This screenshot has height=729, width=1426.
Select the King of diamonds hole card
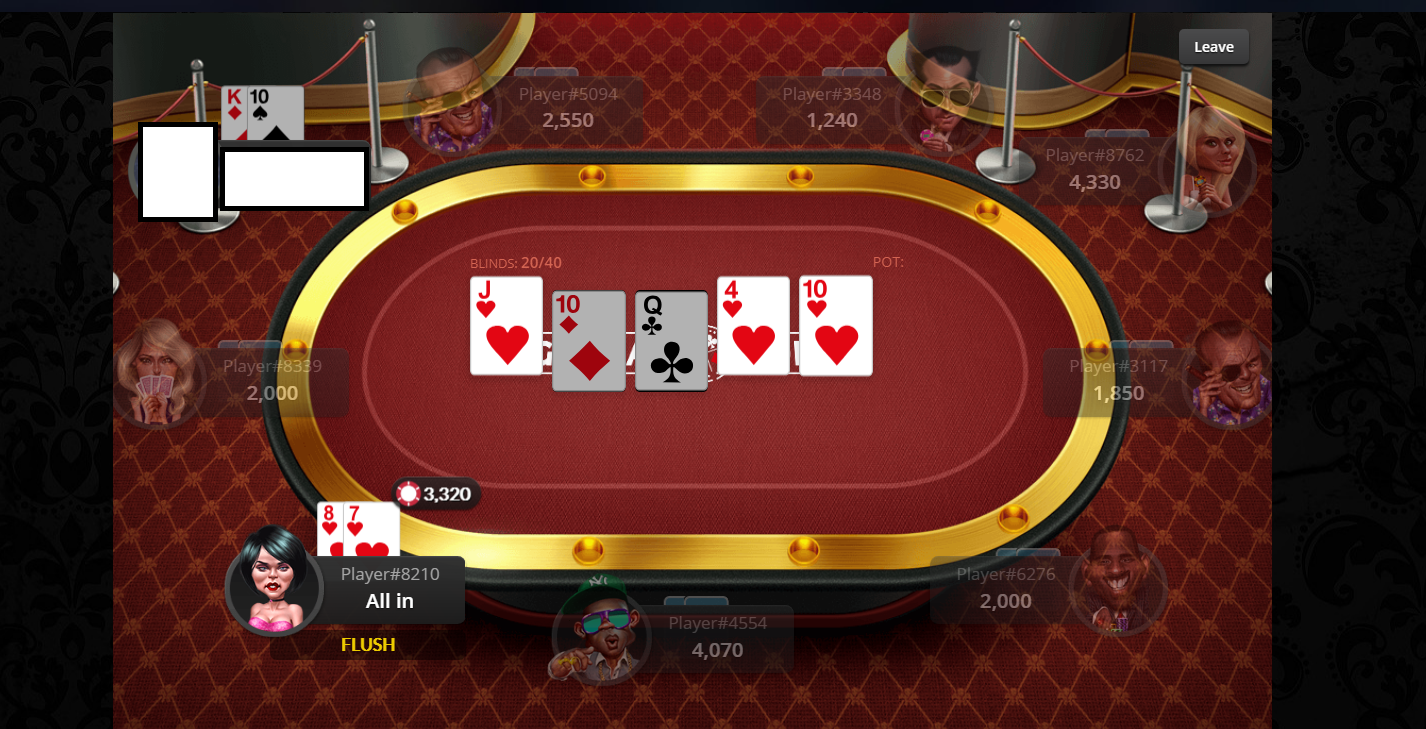tap(233, 105)
